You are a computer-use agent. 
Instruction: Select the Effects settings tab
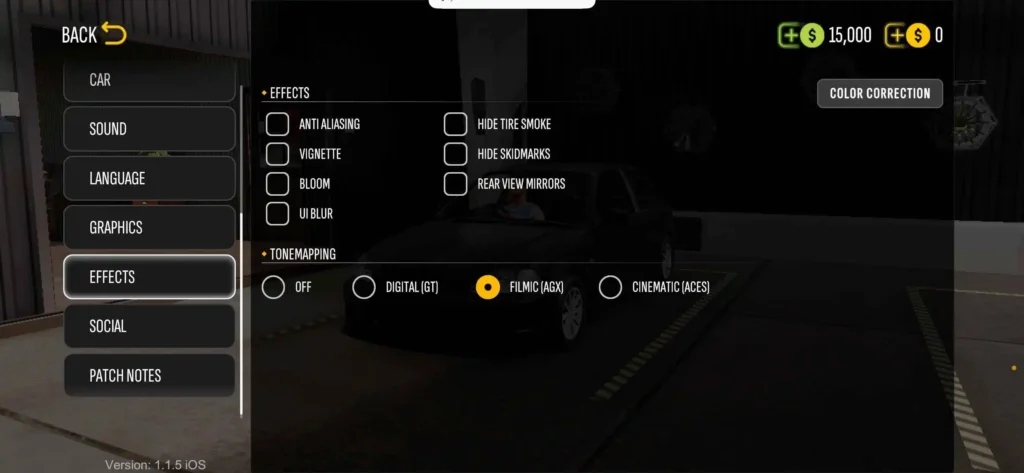(x=149, y=277)
